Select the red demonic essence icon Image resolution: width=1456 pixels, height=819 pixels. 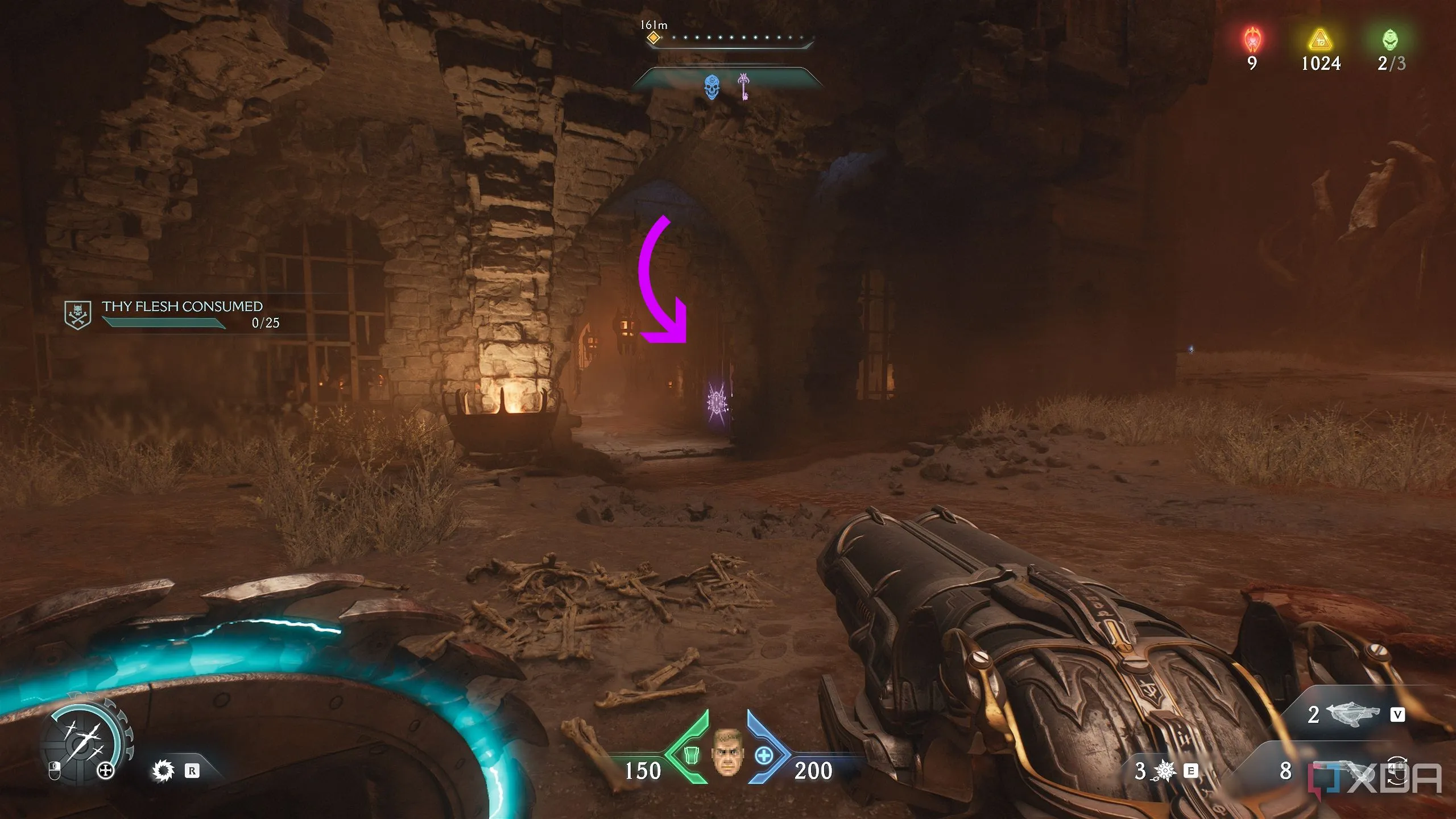pyautogui.click(x=1252, y=40)
